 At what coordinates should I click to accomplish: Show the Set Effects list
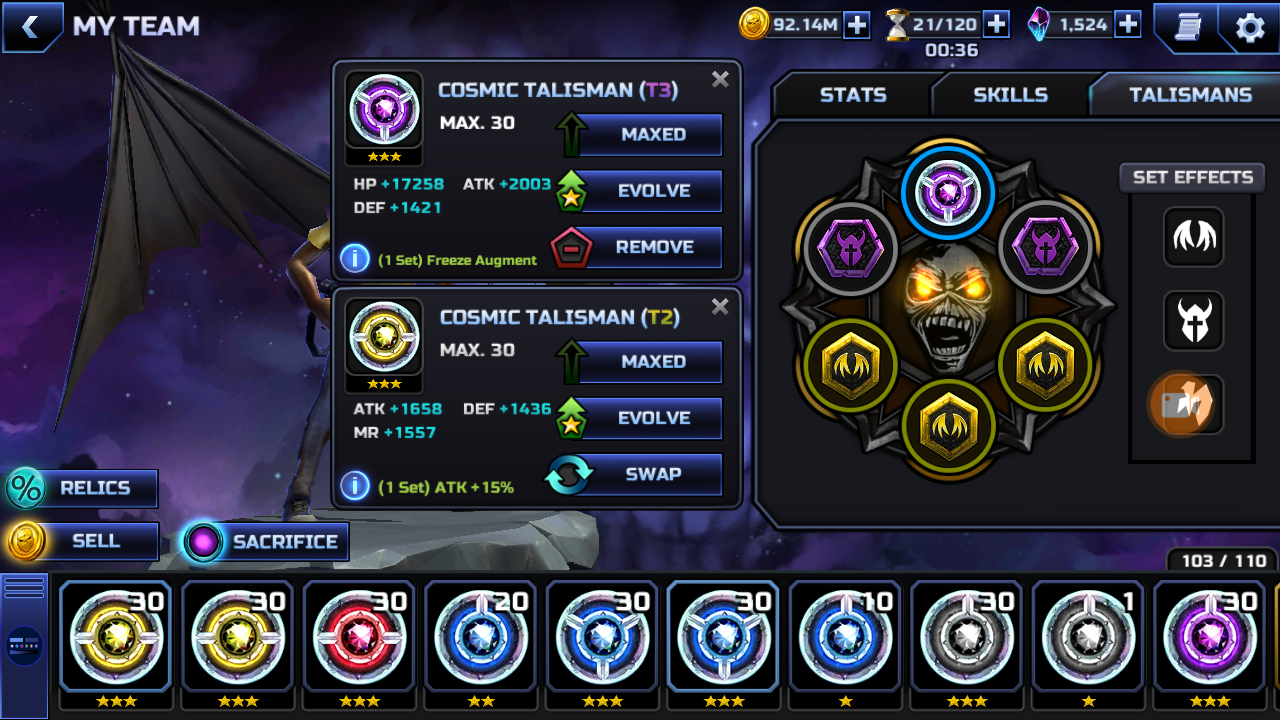(1192, 178)
